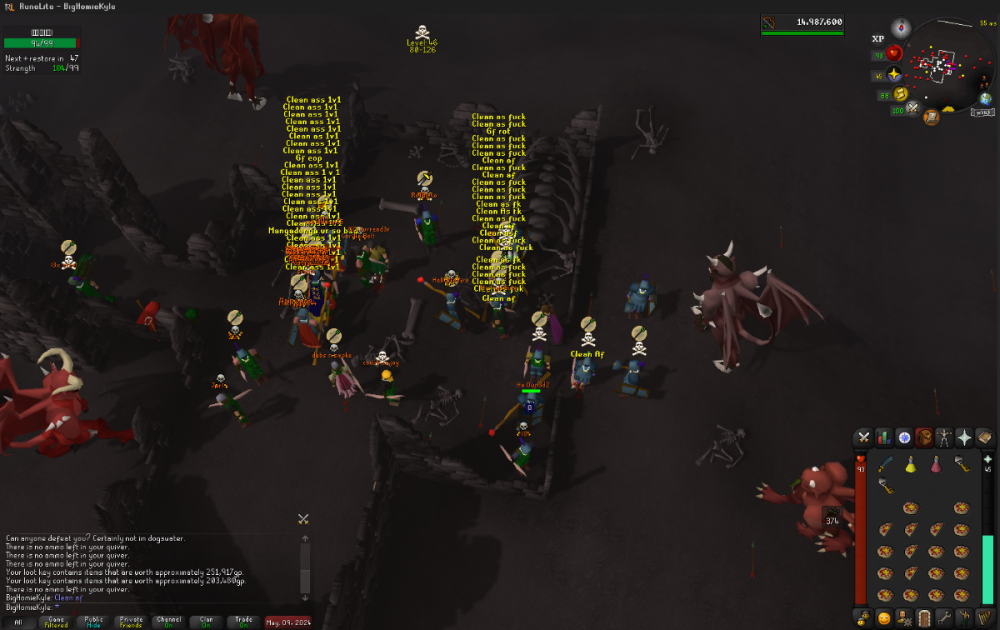Open the Logout door tab

[x=924, y=618]
